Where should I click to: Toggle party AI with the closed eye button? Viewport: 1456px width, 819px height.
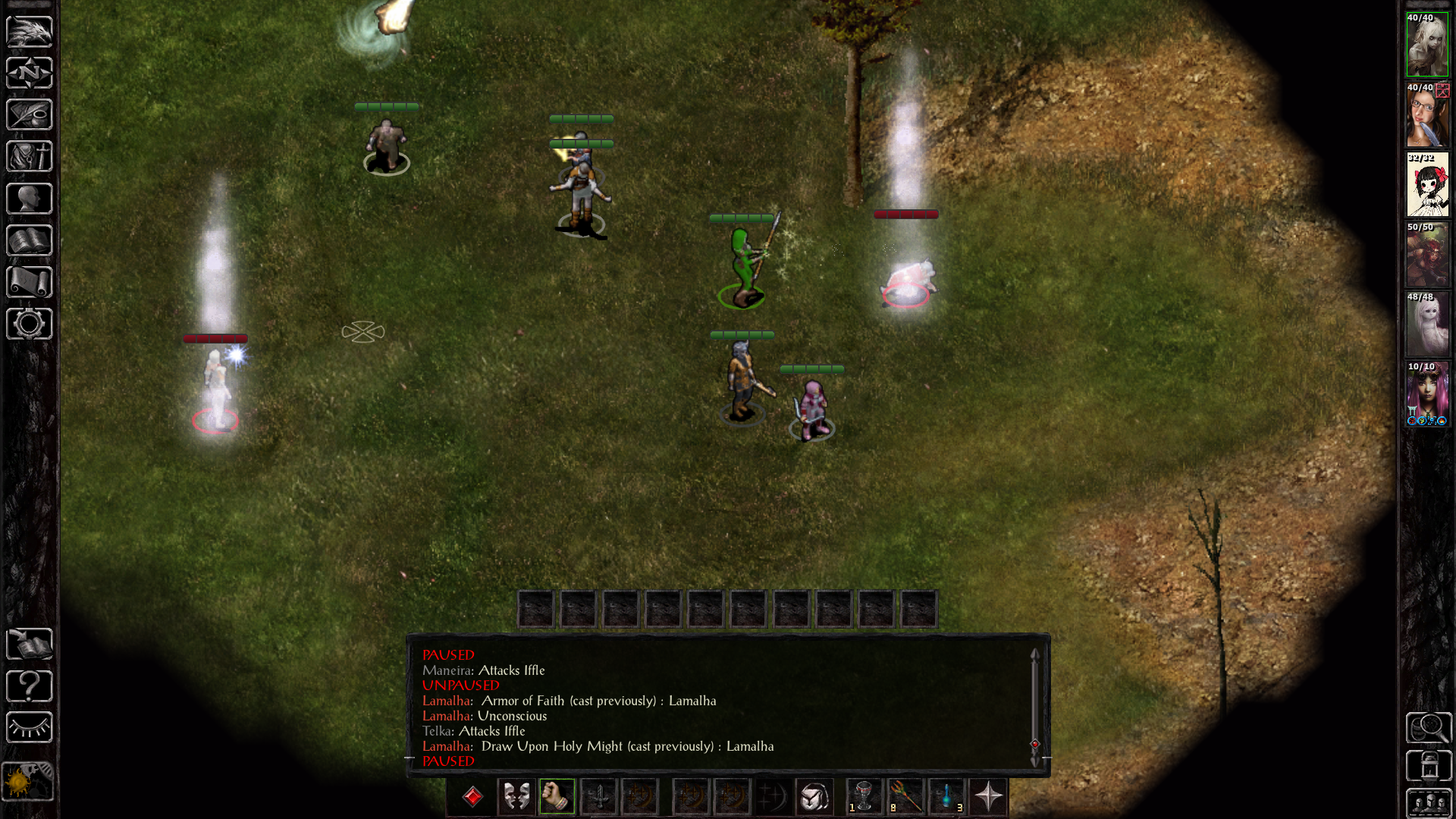(x=30, y=728)
